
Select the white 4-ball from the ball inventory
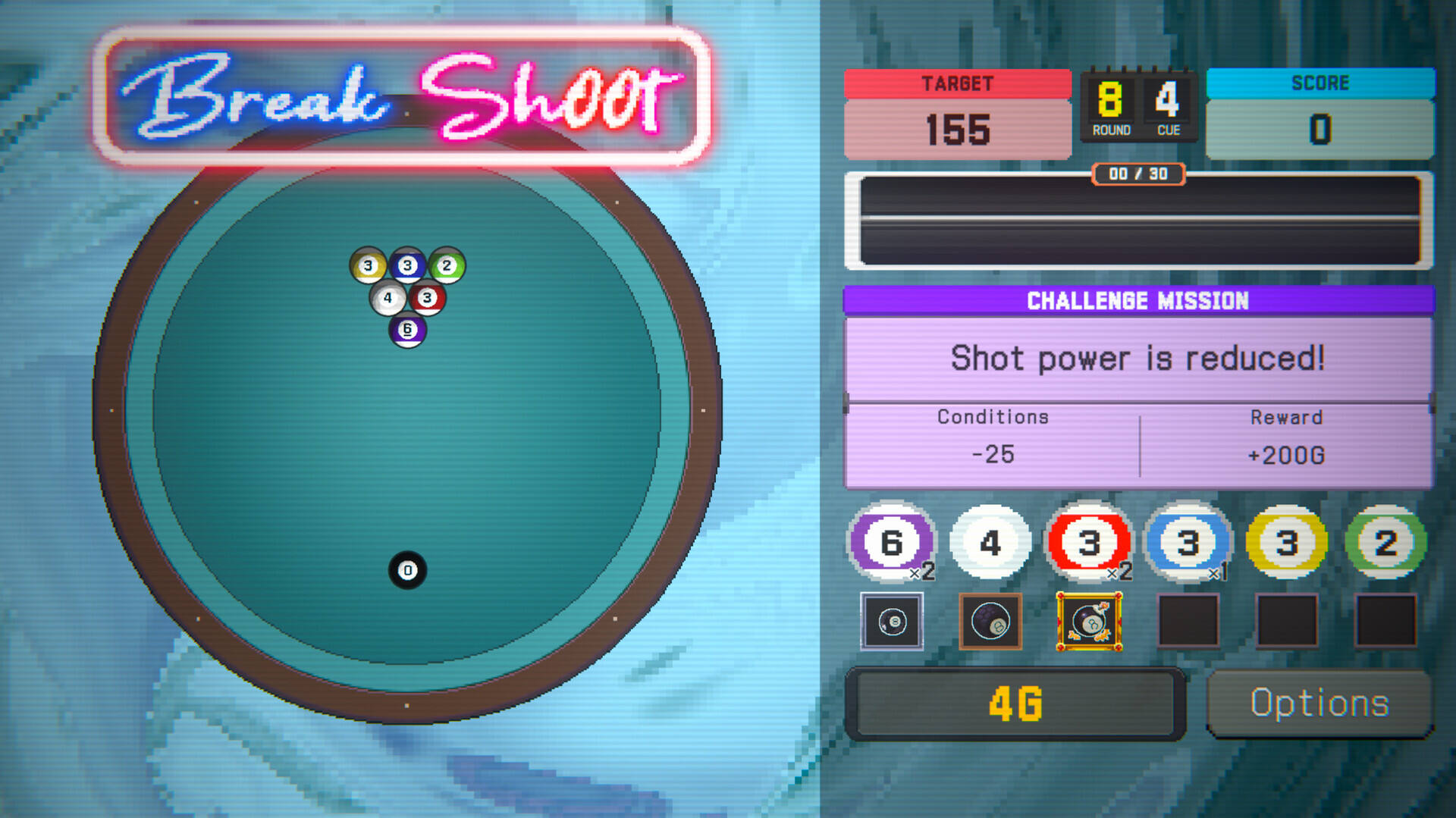click(x=990, y=542)
